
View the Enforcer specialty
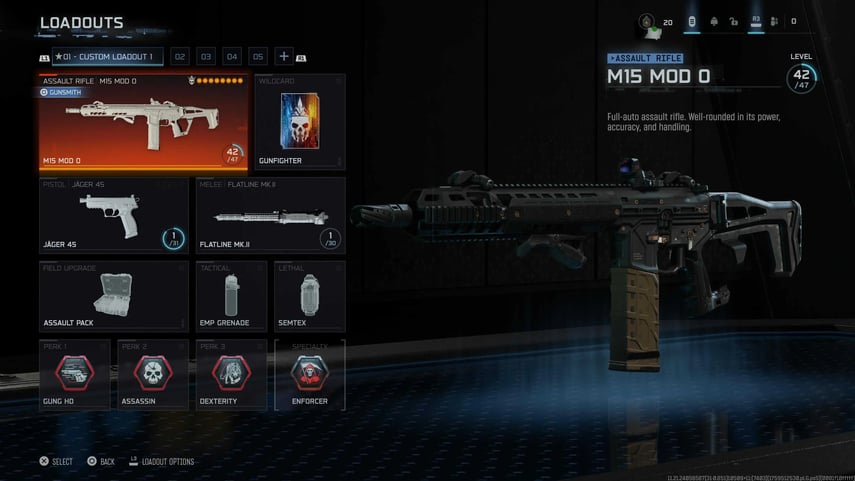309,375
